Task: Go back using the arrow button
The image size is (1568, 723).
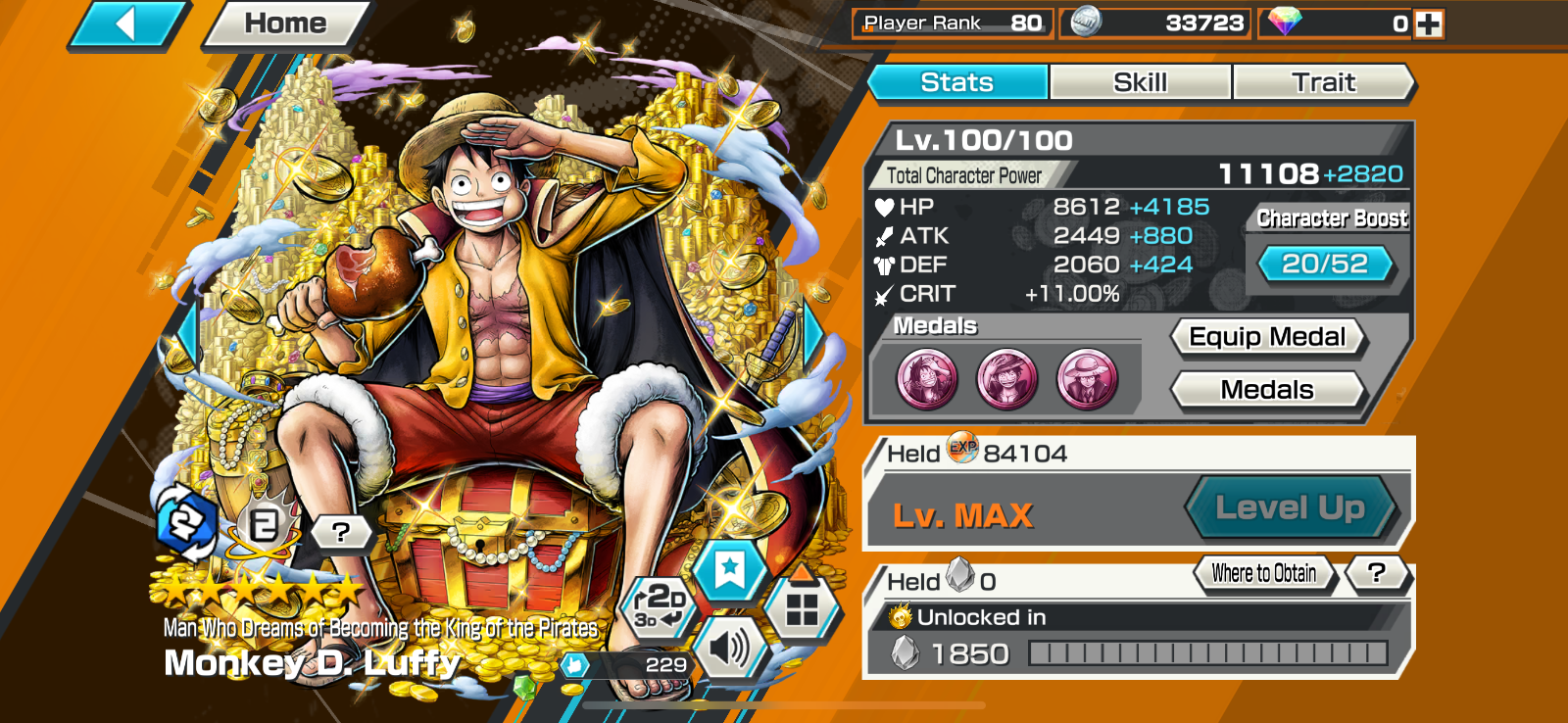Action: pos(126,24)
